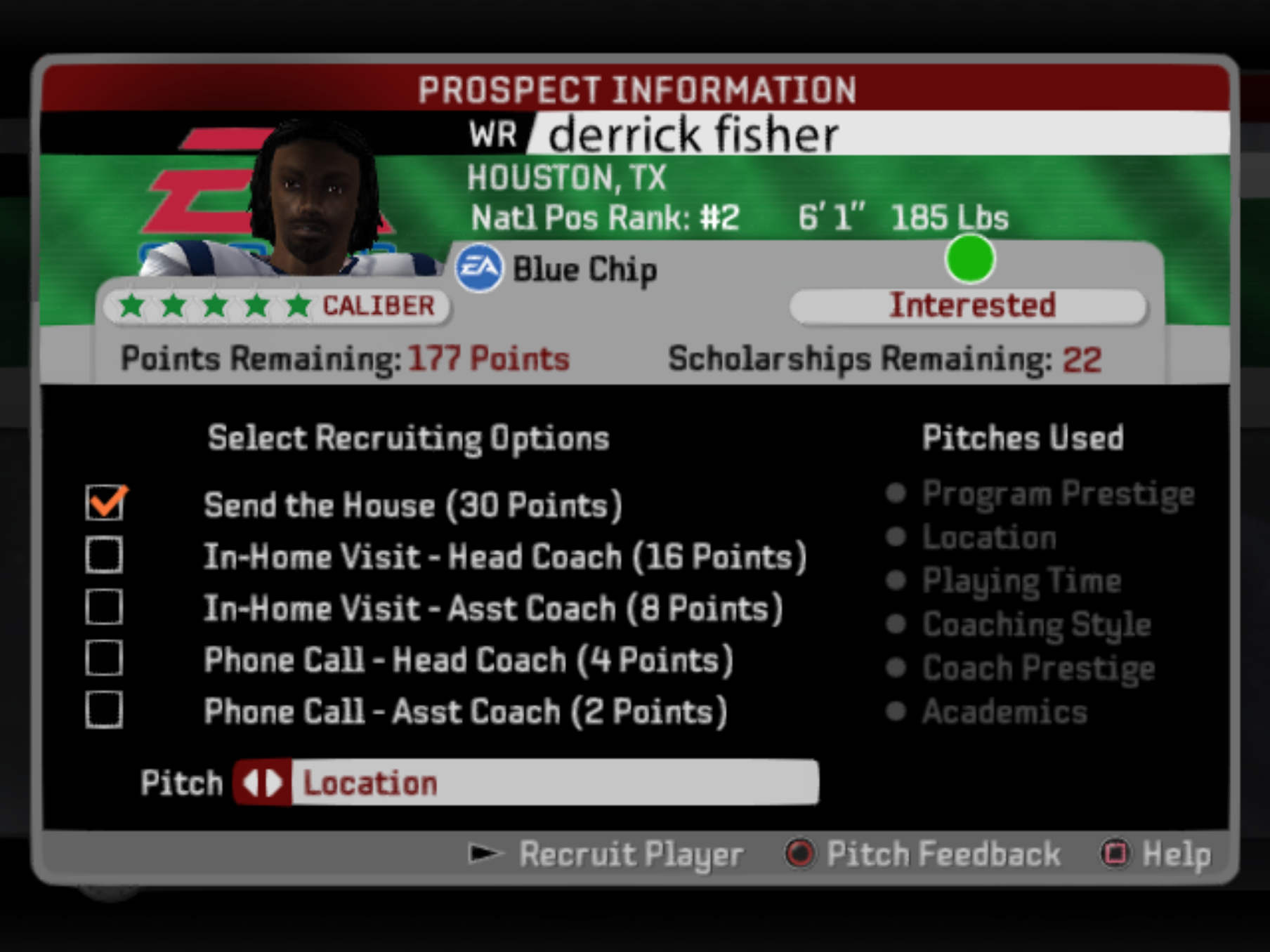The width and height of the screenshot is (1270, 952).
Task: Click the Points Remaining 177 value
Action: pos(487,358)
